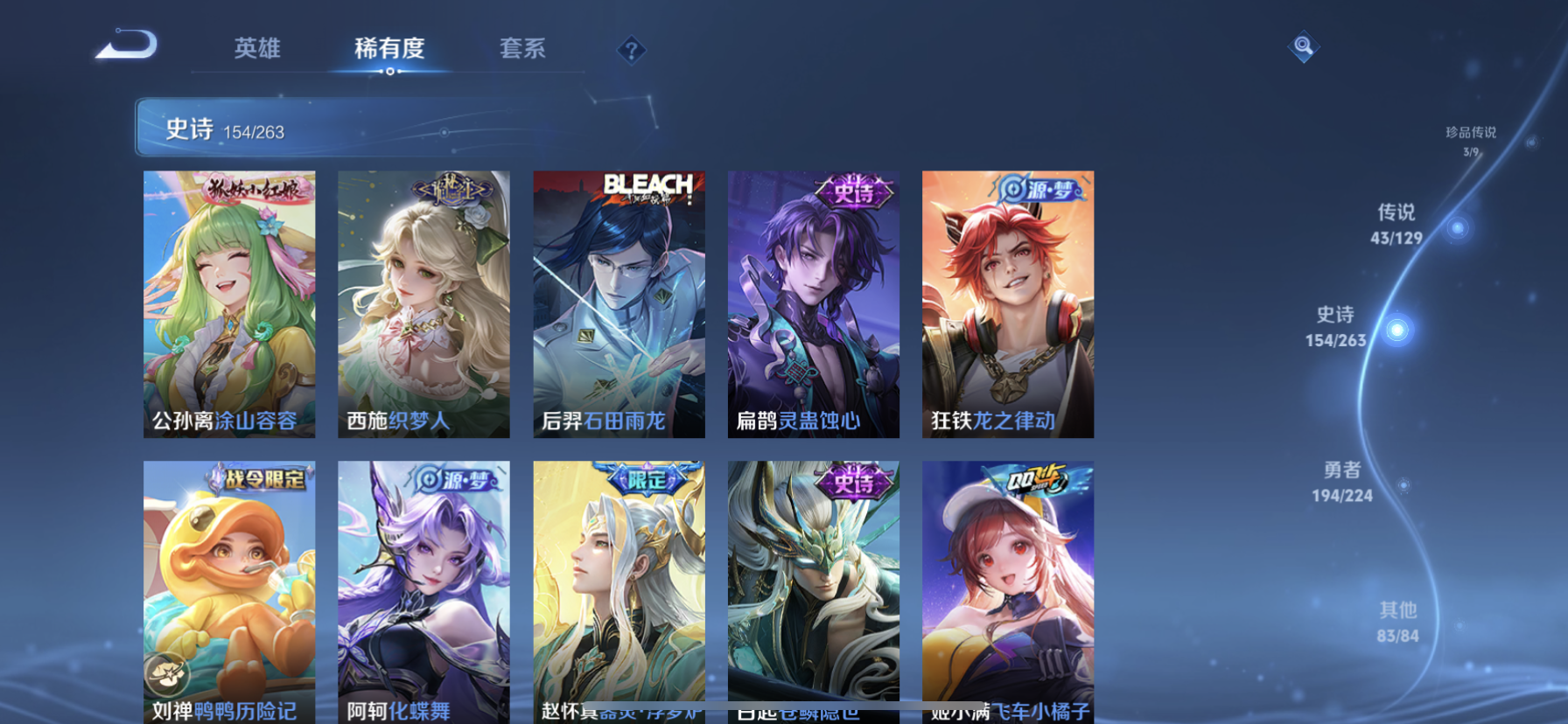The height and width of the screenshot is (724, 1568).
Task: Select the 狂铁 龙之律动 skin card
Action: point(1007,303)
